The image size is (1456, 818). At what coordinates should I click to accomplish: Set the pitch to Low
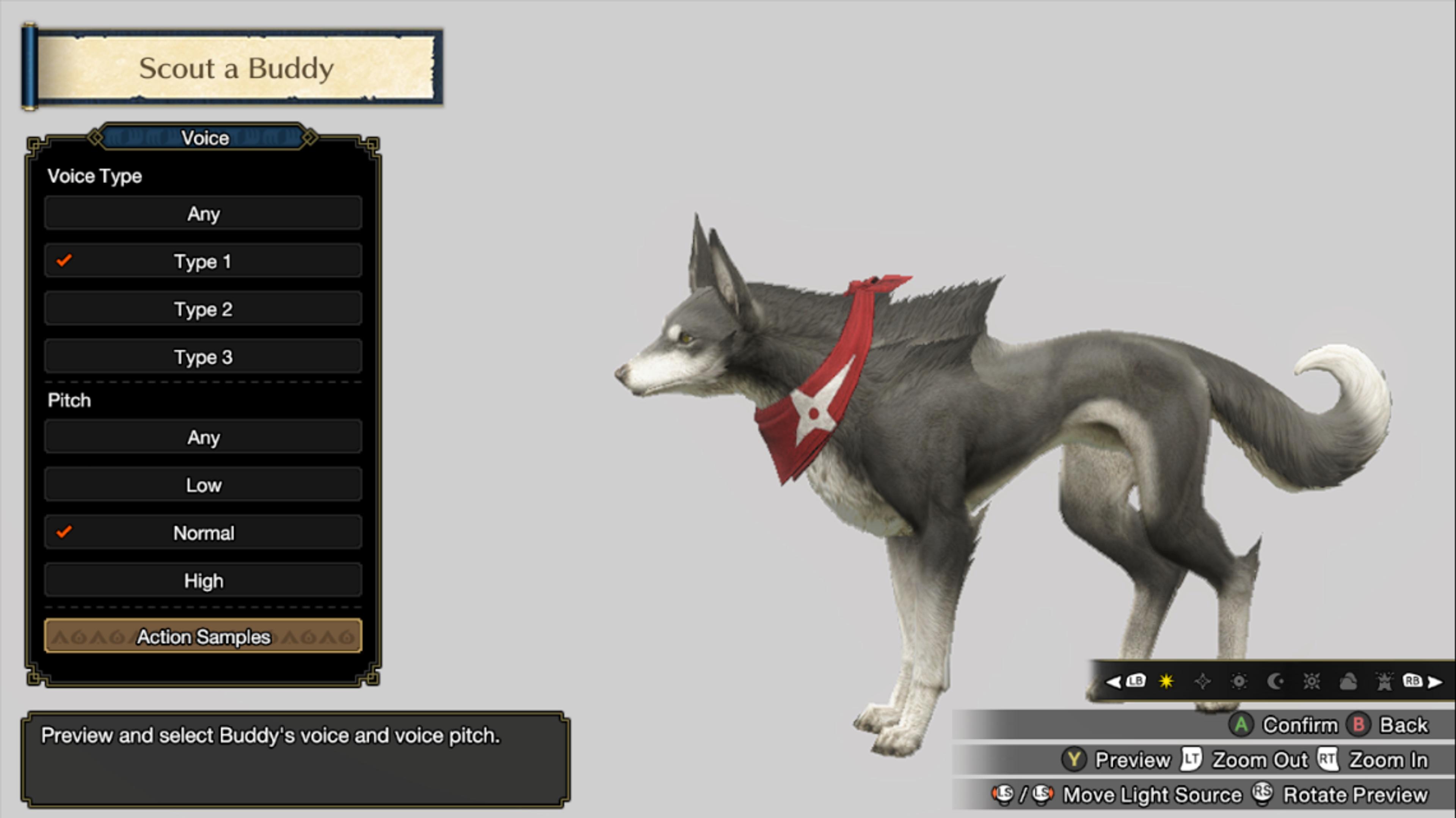pyautogui.click(x=203, y=485)
